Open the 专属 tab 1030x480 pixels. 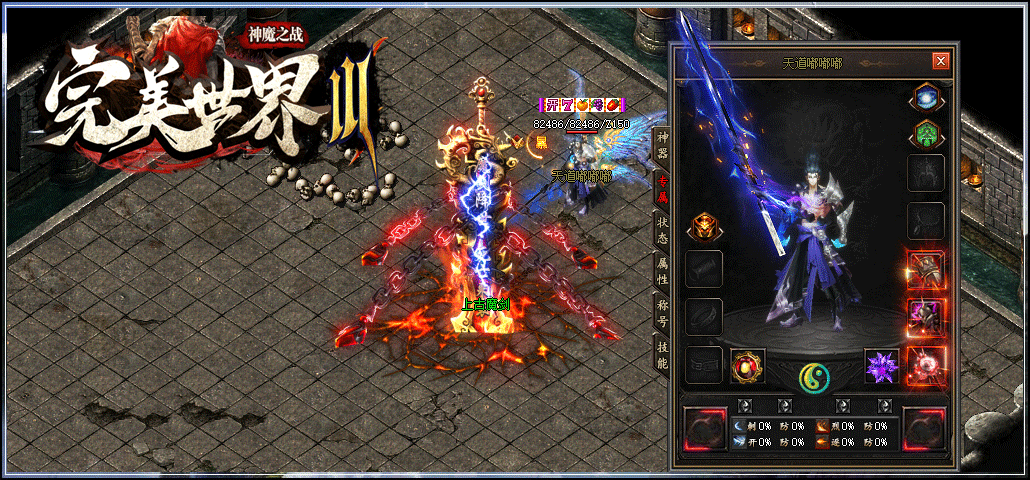(x=661, y=187)
